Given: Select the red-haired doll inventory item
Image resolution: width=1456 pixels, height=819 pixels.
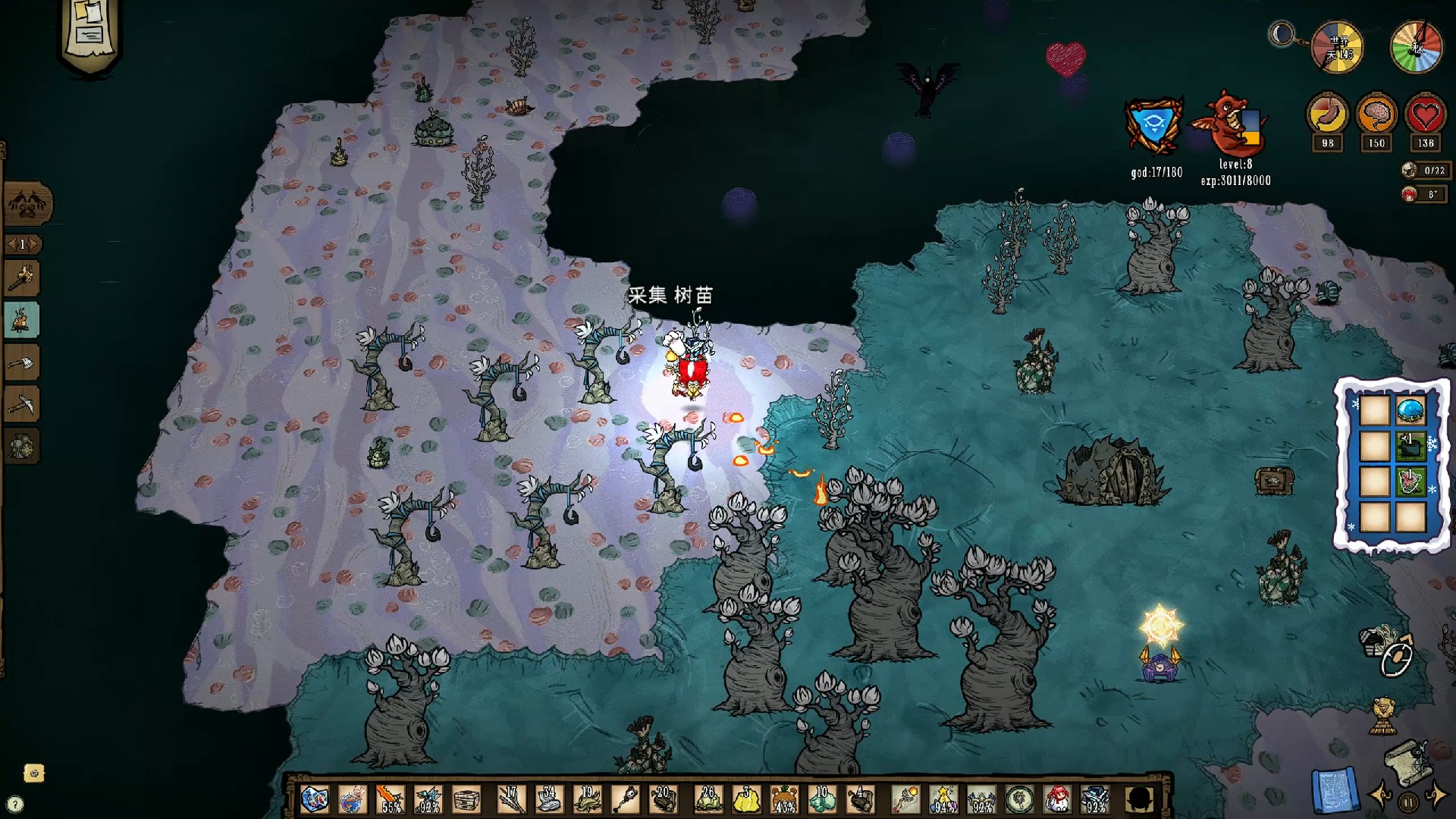Looking at the screenshot, I should [x=1058, y=800].
